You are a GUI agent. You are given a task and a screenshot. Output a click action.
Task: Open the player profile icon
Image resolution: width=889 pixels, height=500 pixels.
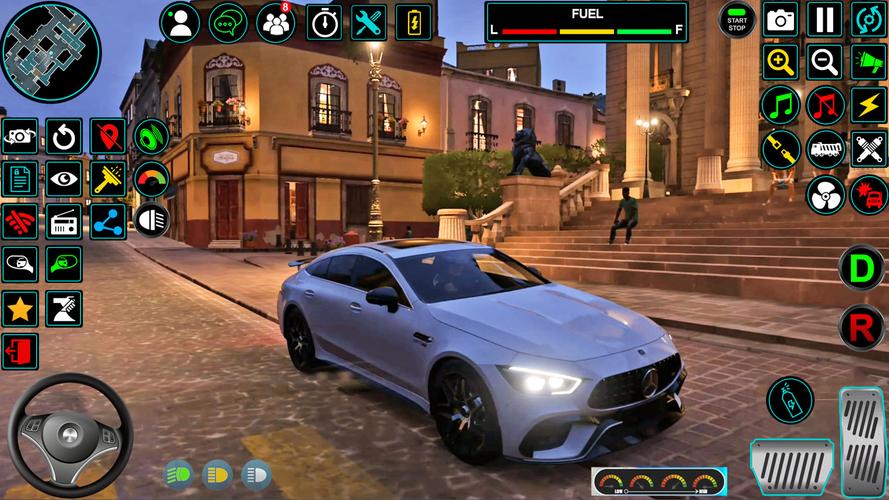[180, 22]
